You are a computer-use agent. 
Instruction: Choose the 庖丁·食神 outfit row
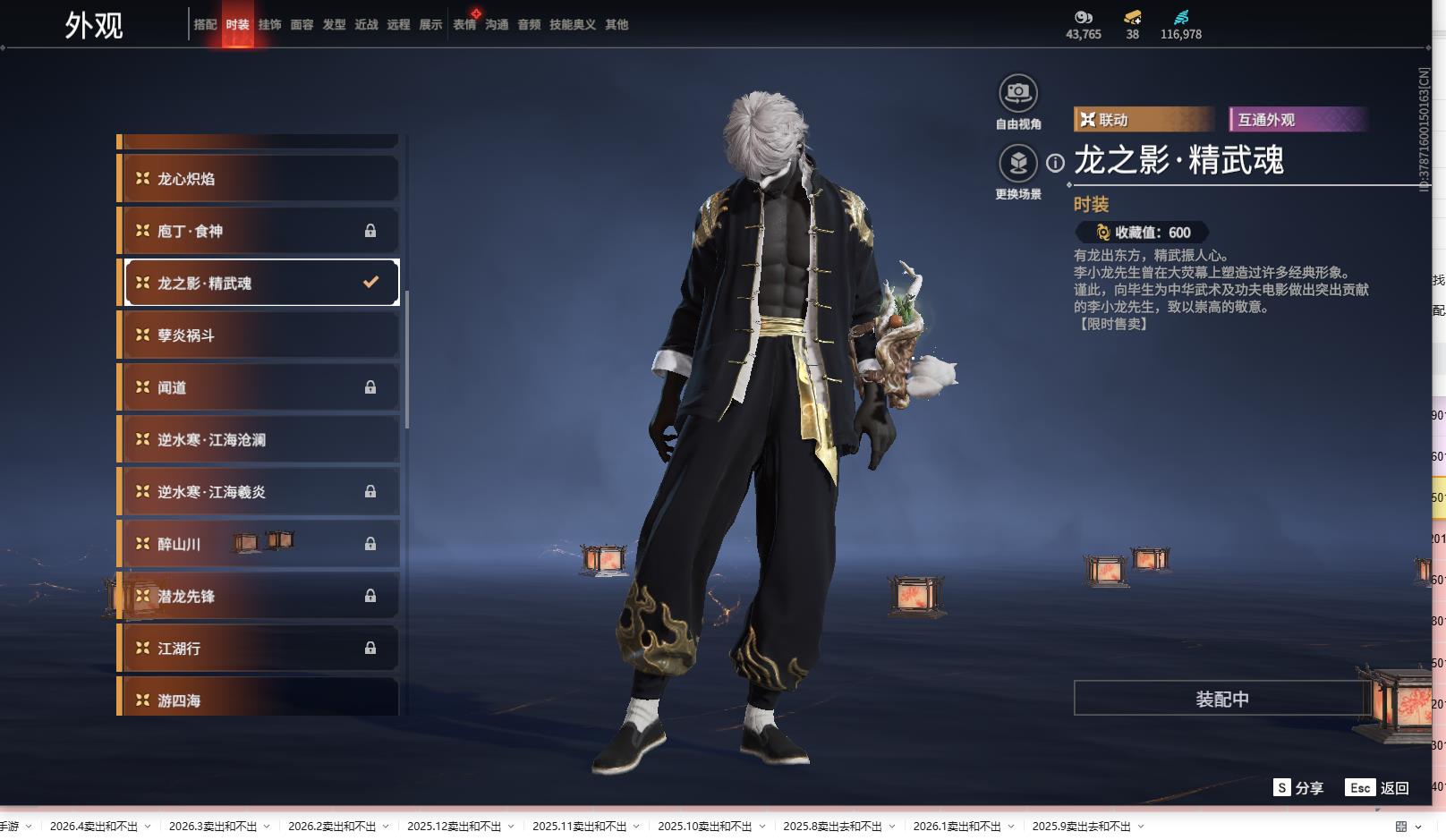[259, 231]
